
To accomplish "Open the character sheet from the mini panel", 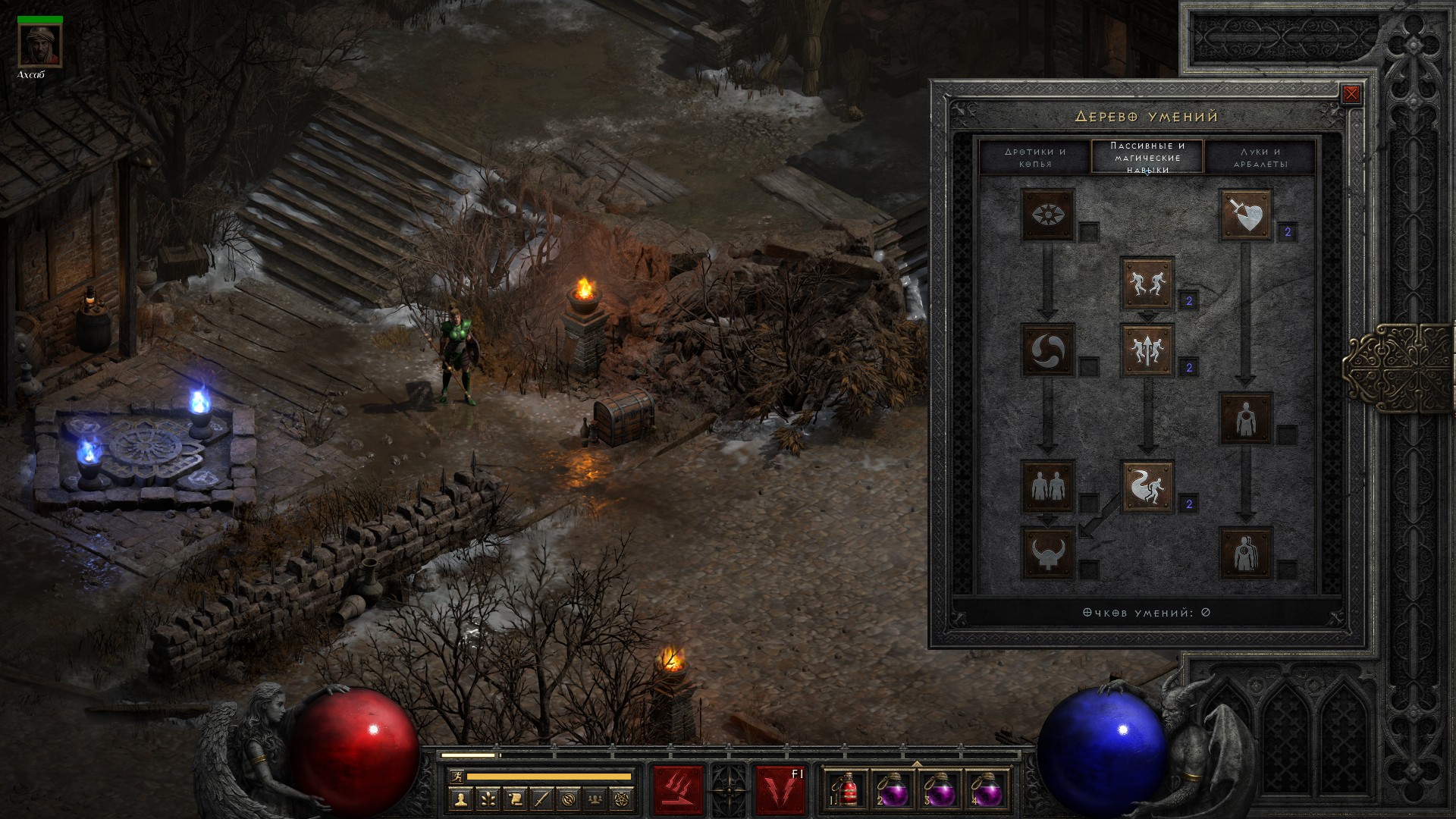I will click(x=460, y=798).
